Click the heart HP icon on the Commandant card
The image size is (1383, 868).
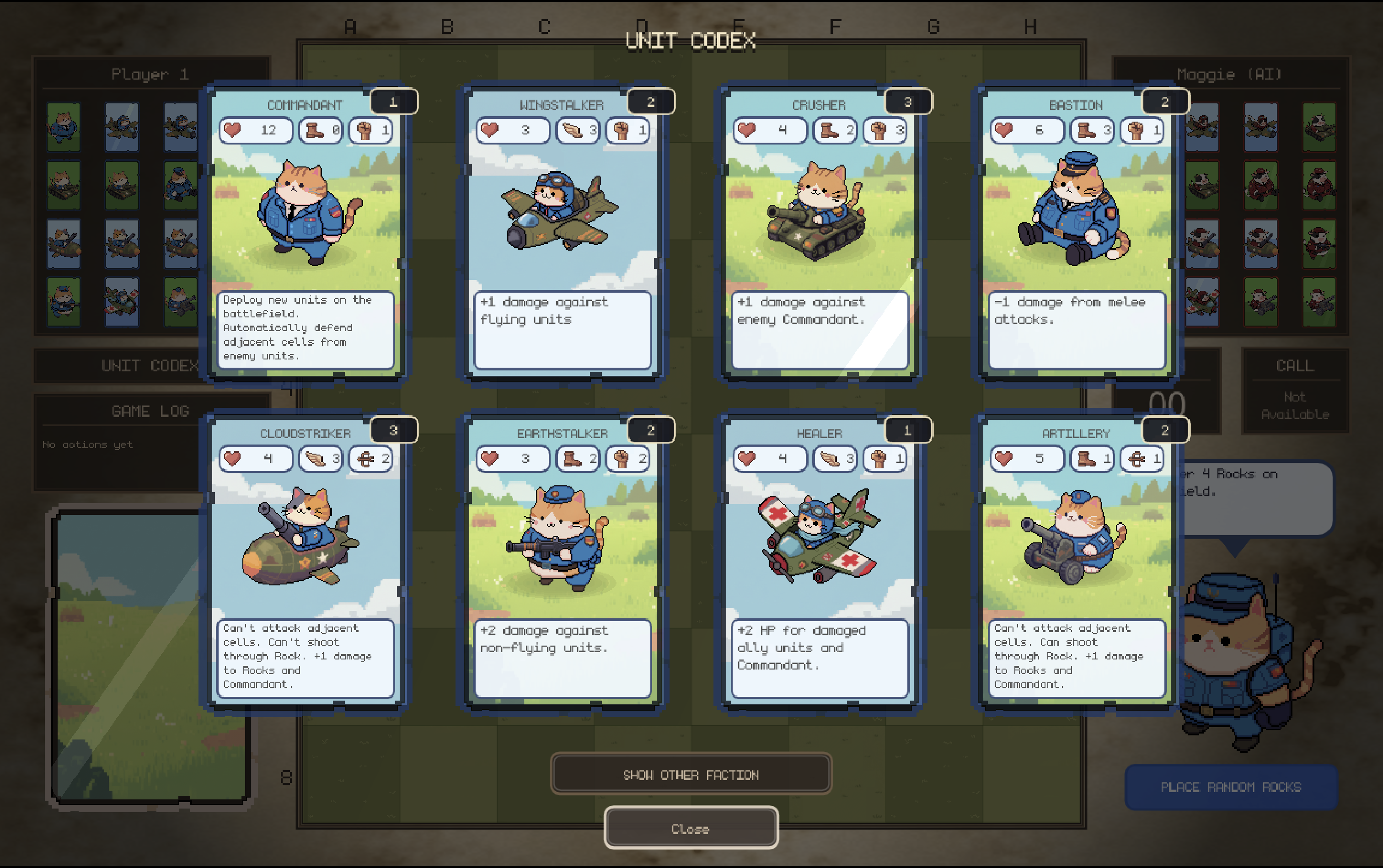tap(232, 130)
